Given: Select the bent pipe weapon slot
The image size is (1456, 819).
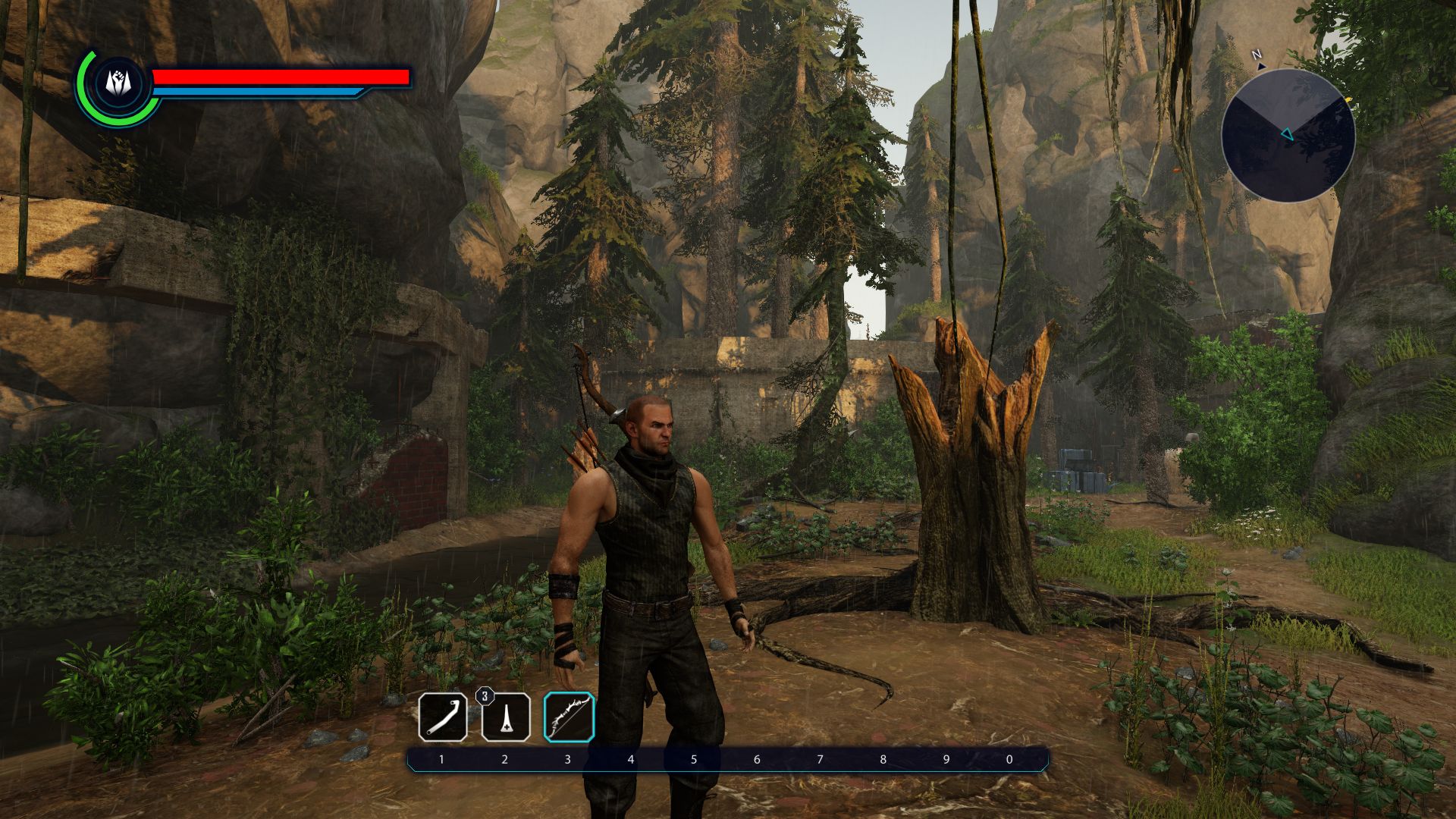Looking at the screenshot, I should (443, 717).
